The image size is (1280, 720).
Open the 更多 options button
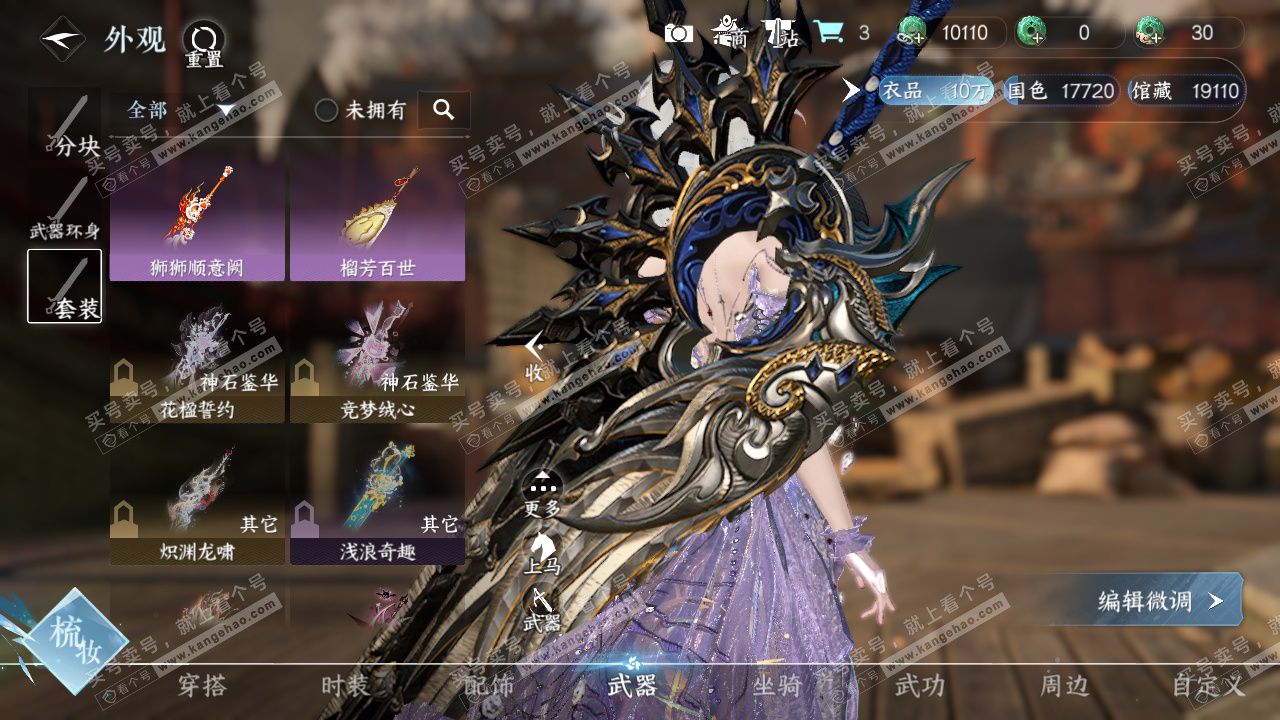(543, 493)
